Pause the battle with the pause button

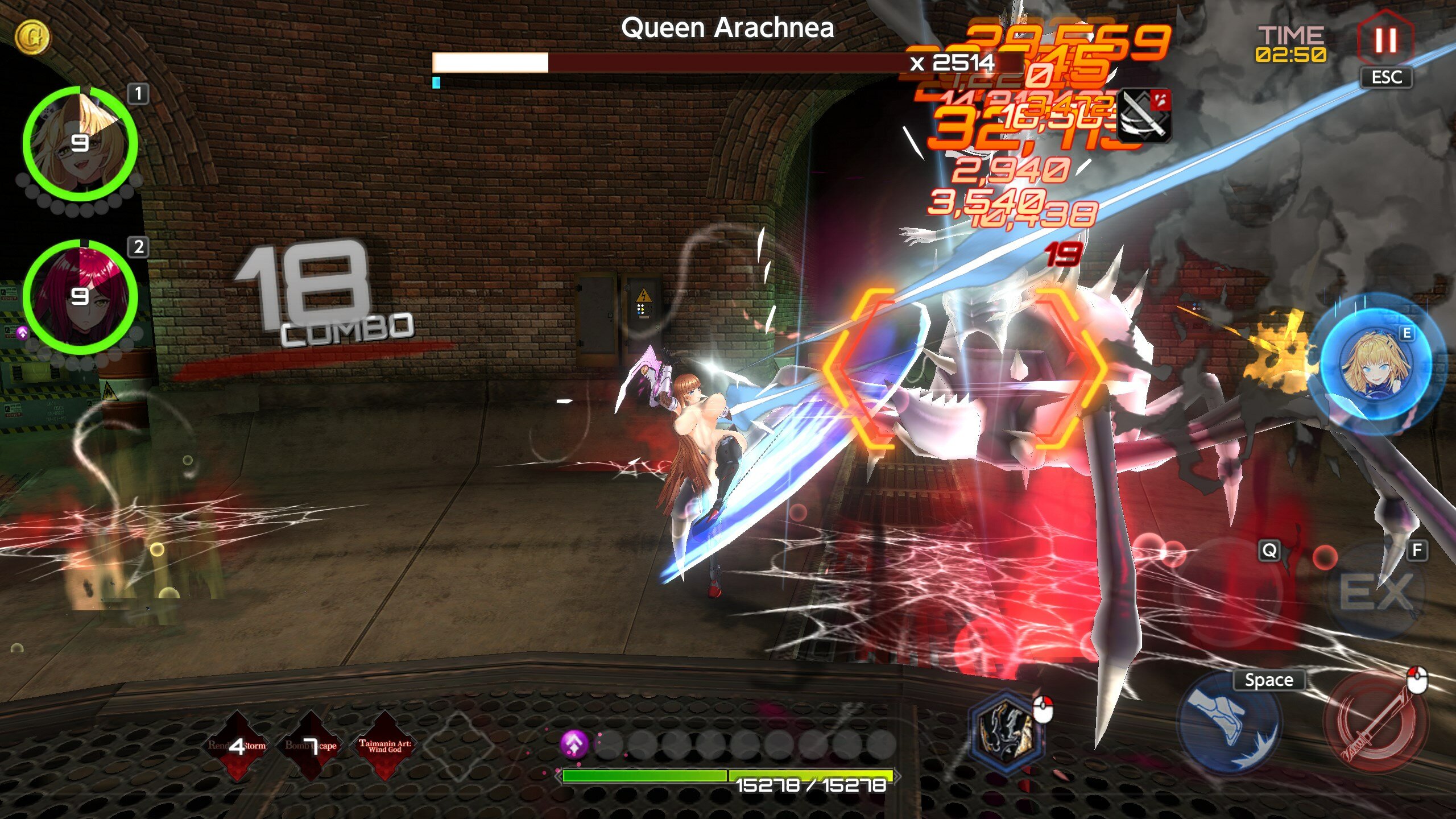(1385, 40)
